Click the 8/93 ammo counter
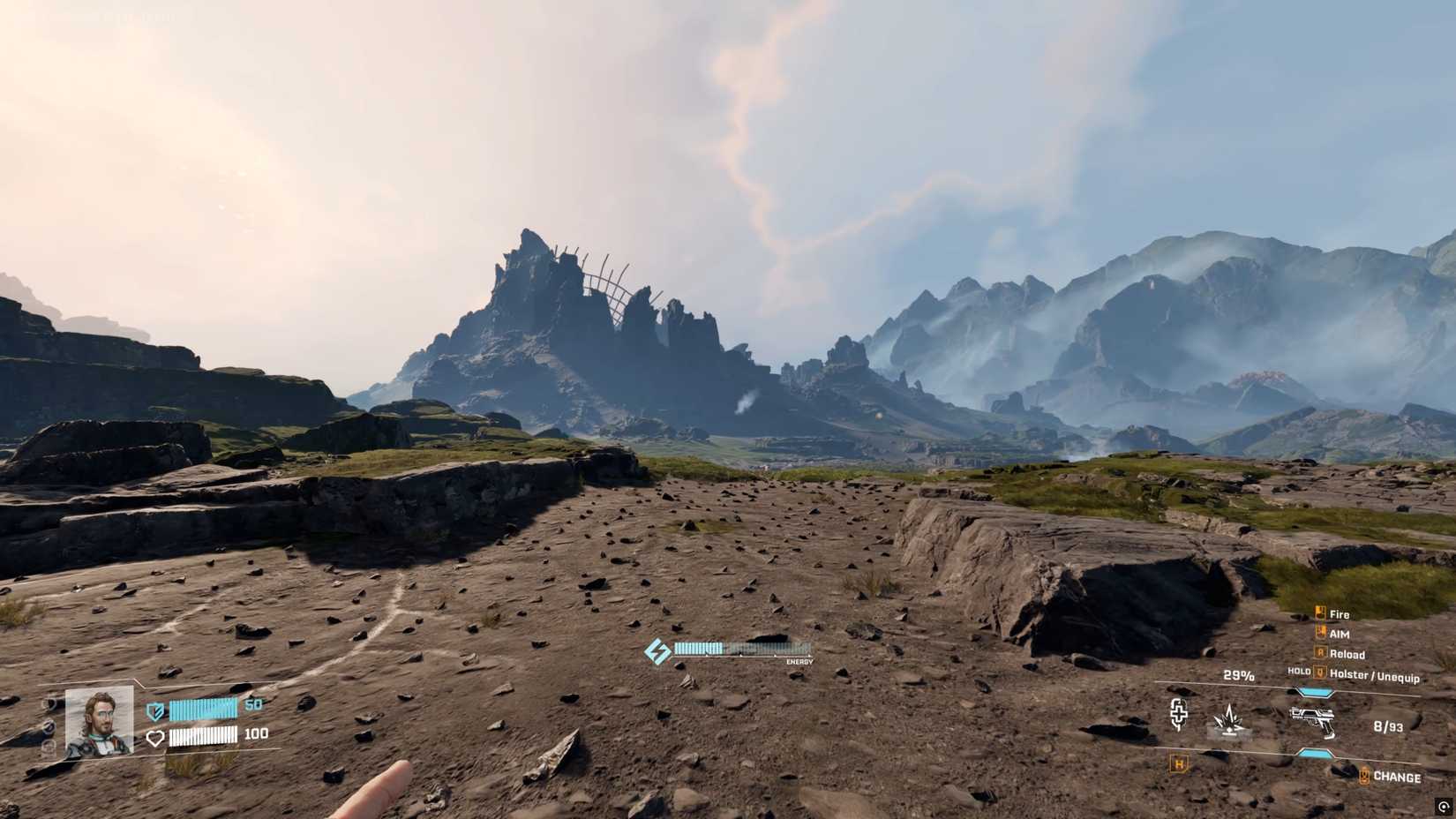 (x=1388, y=725)
